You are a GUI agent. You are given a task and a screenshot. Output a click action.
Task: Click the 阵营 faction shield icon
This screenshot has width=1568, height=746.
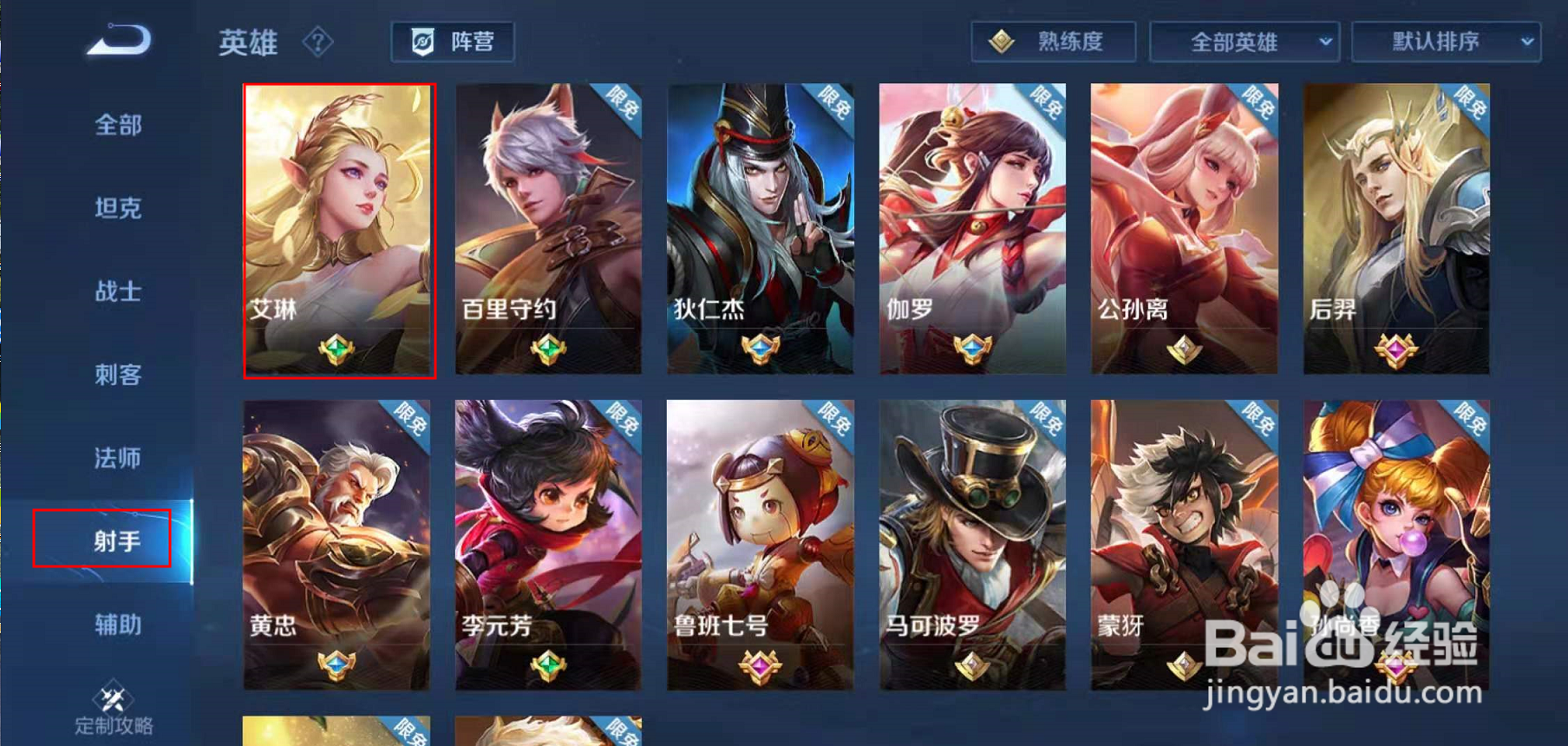coord(424,40)
